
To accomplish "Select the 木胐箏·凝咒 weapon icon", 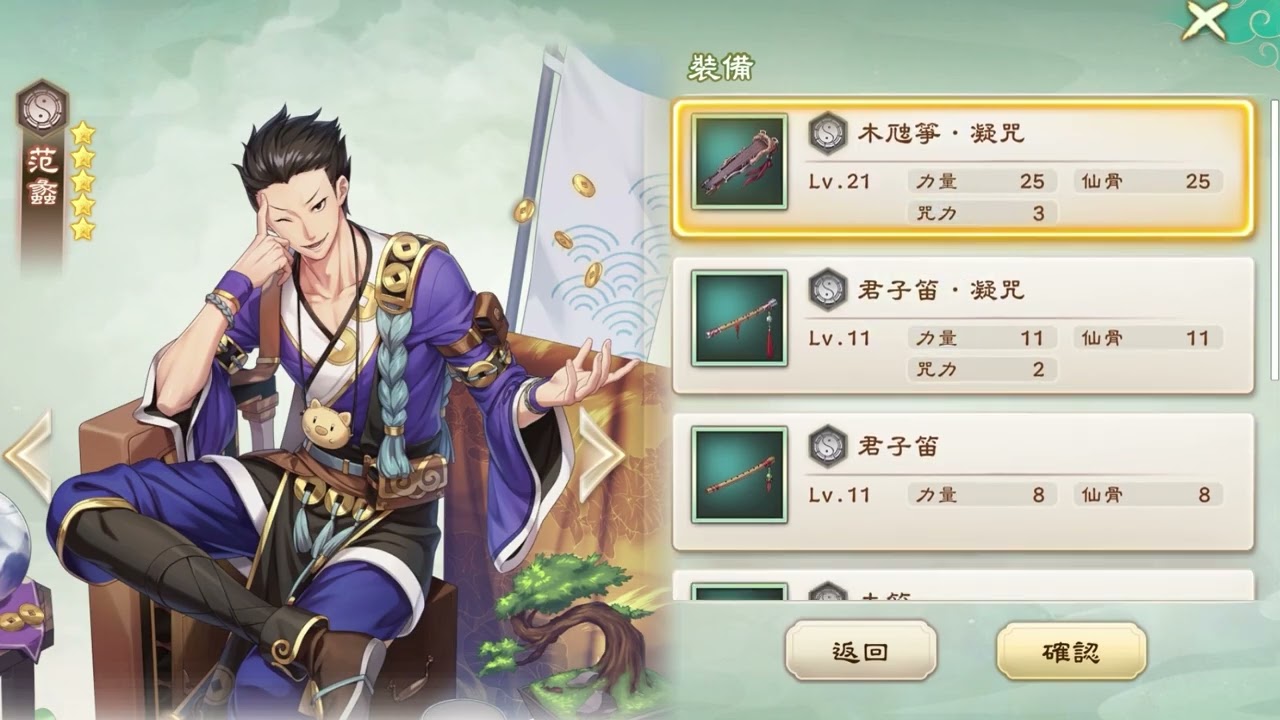I will tap(738, 160).
